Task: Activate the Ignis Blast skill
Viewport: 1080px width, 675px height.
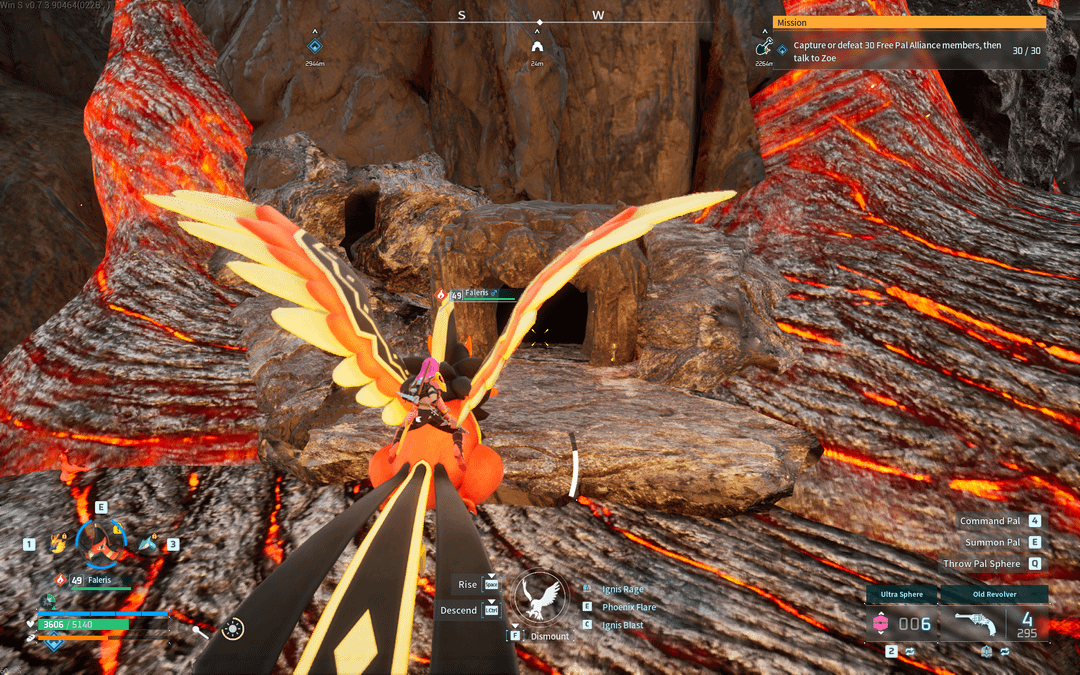Action: pyautogui.click(x=622, y=625)
